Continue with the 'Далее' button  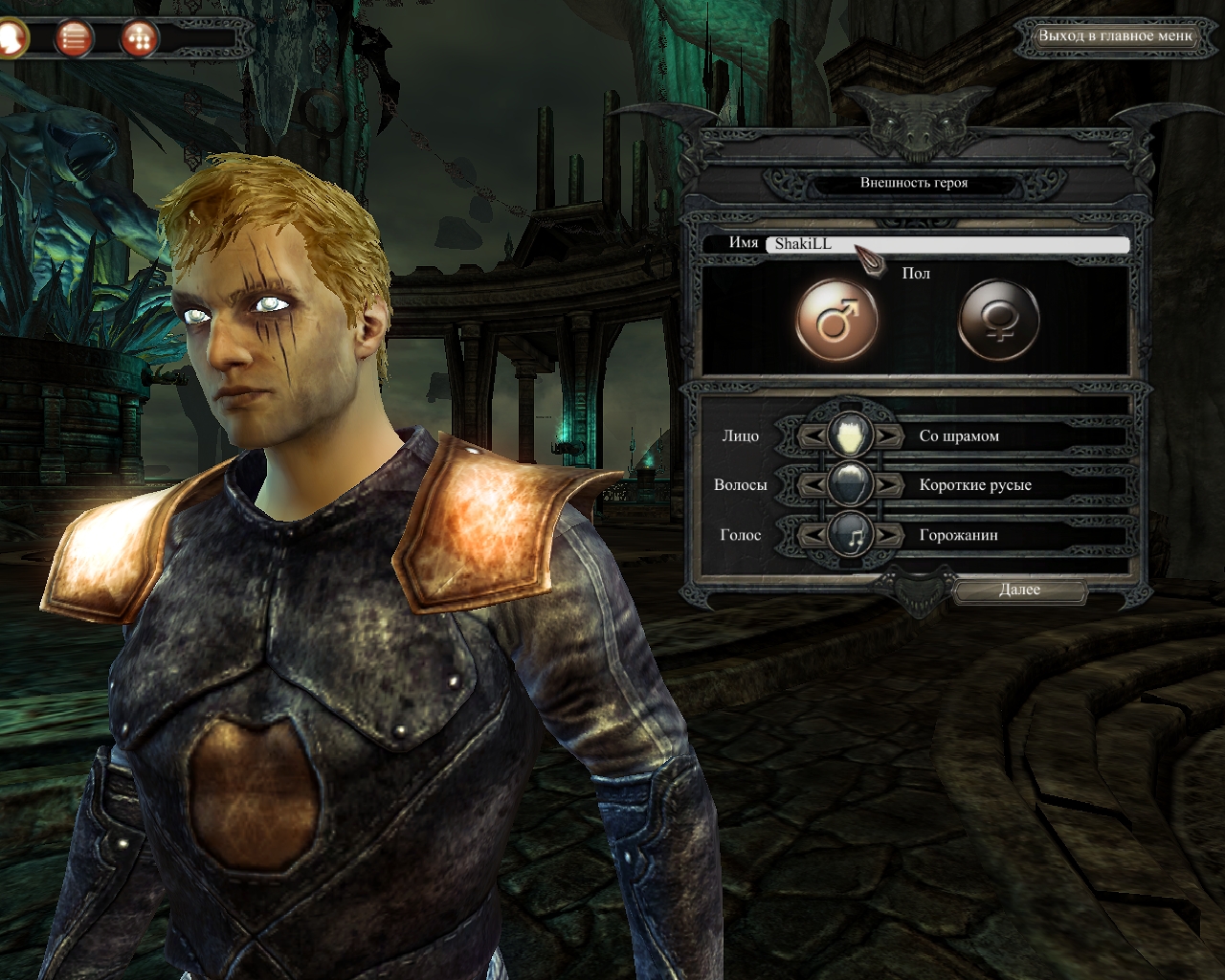(1019, 590)
